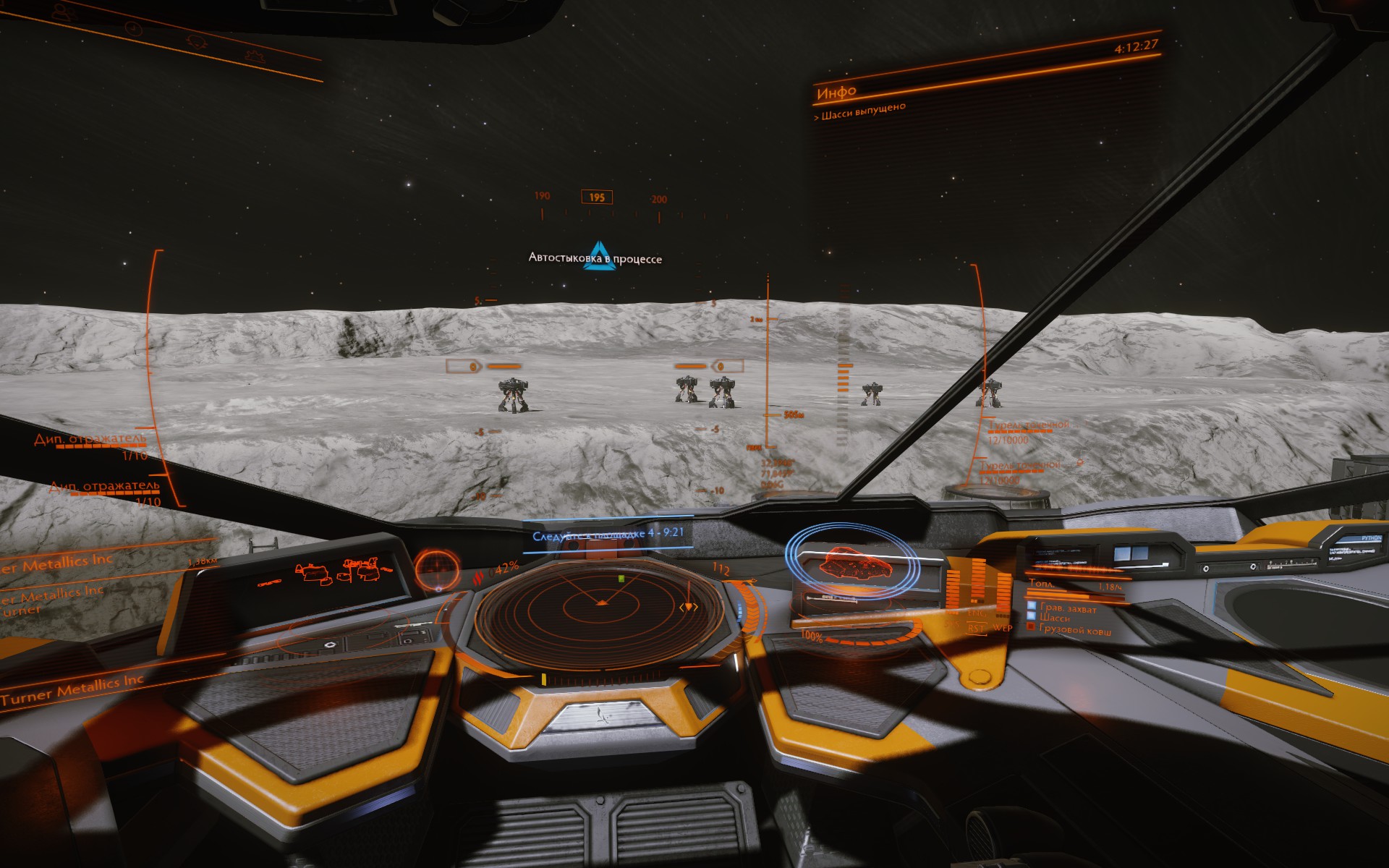The image size is (1389, 868).
Task: Open the Инфо panel header
Action: (837, 92)
